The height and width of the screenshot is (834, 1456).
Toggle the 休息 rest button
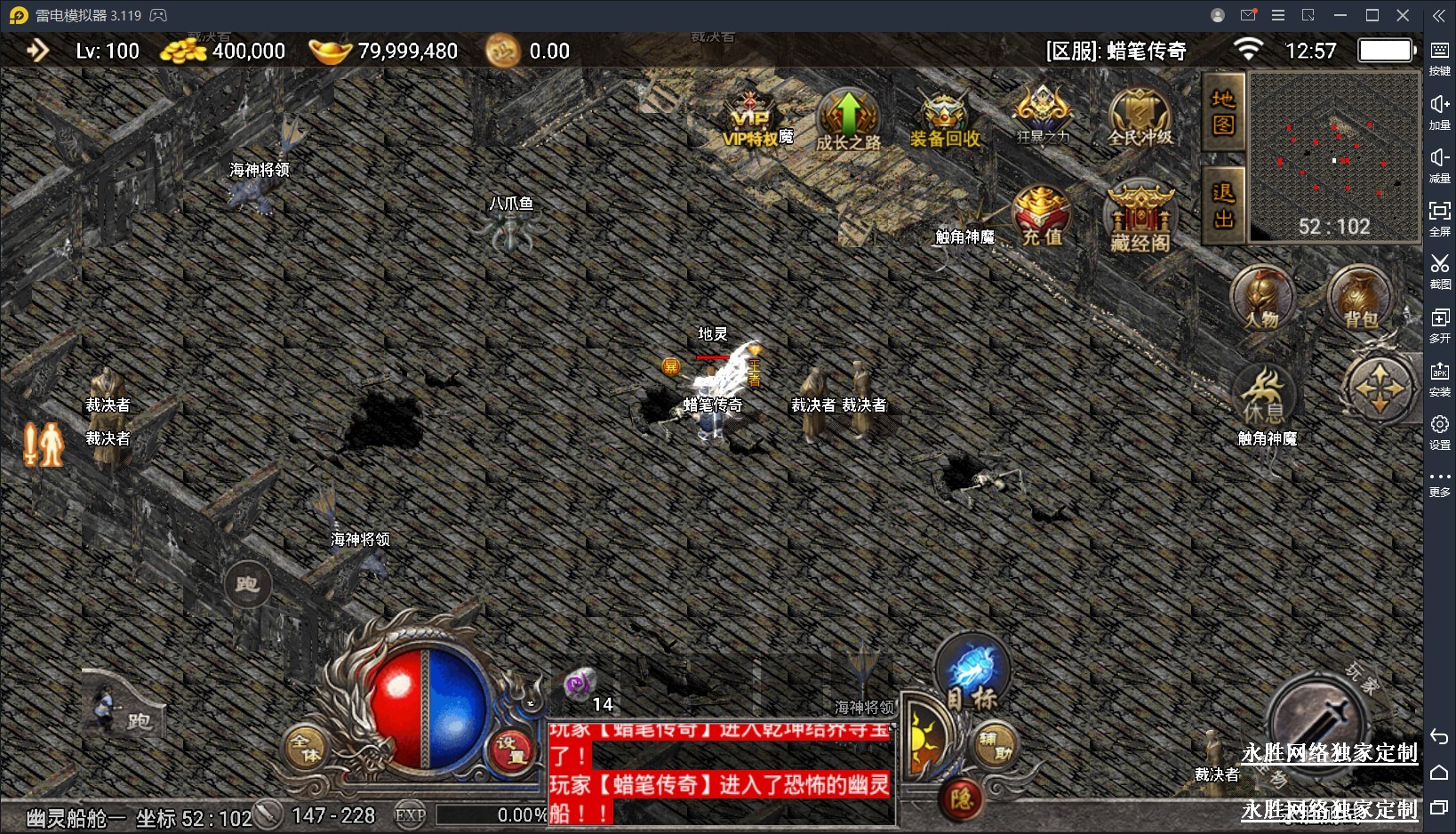[x=1263, y=397]
